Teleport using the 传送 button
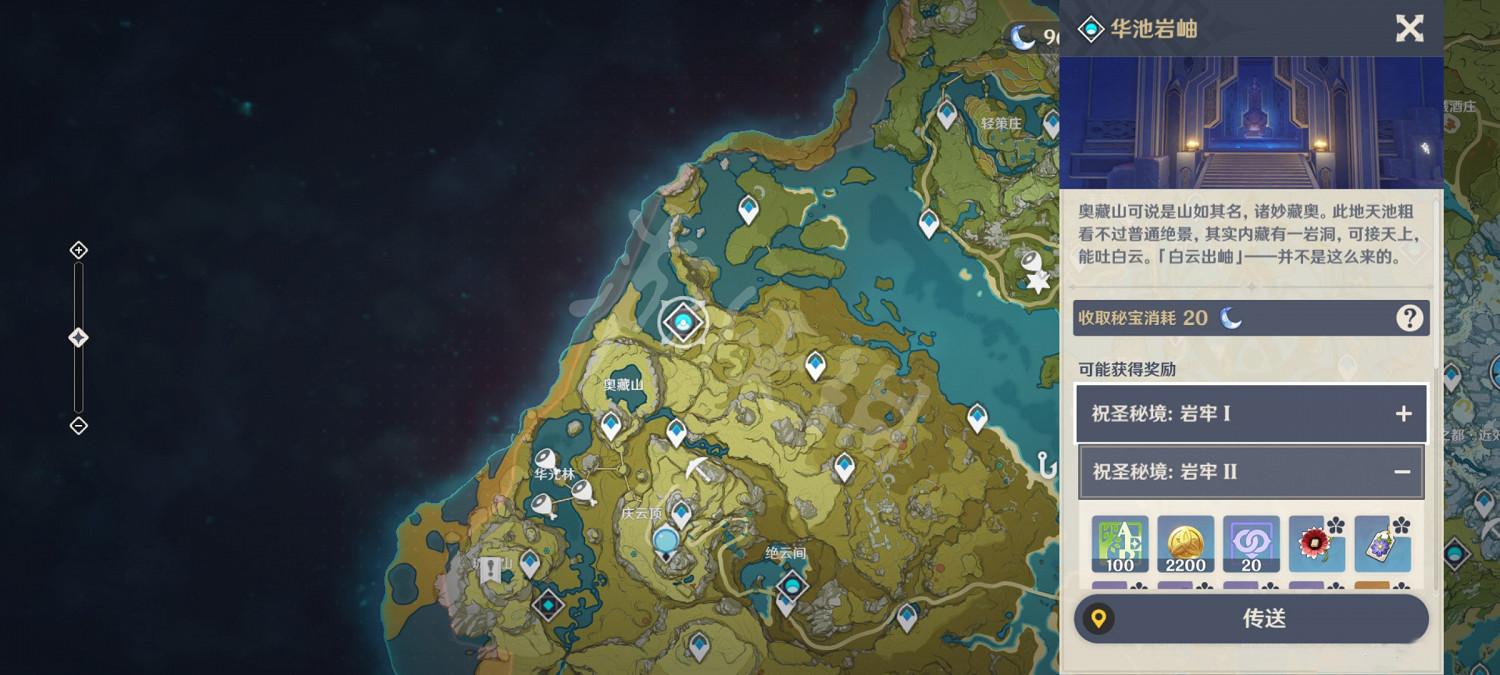The width and height of the screenshot is (1500, 675). tap(1251, 619)
